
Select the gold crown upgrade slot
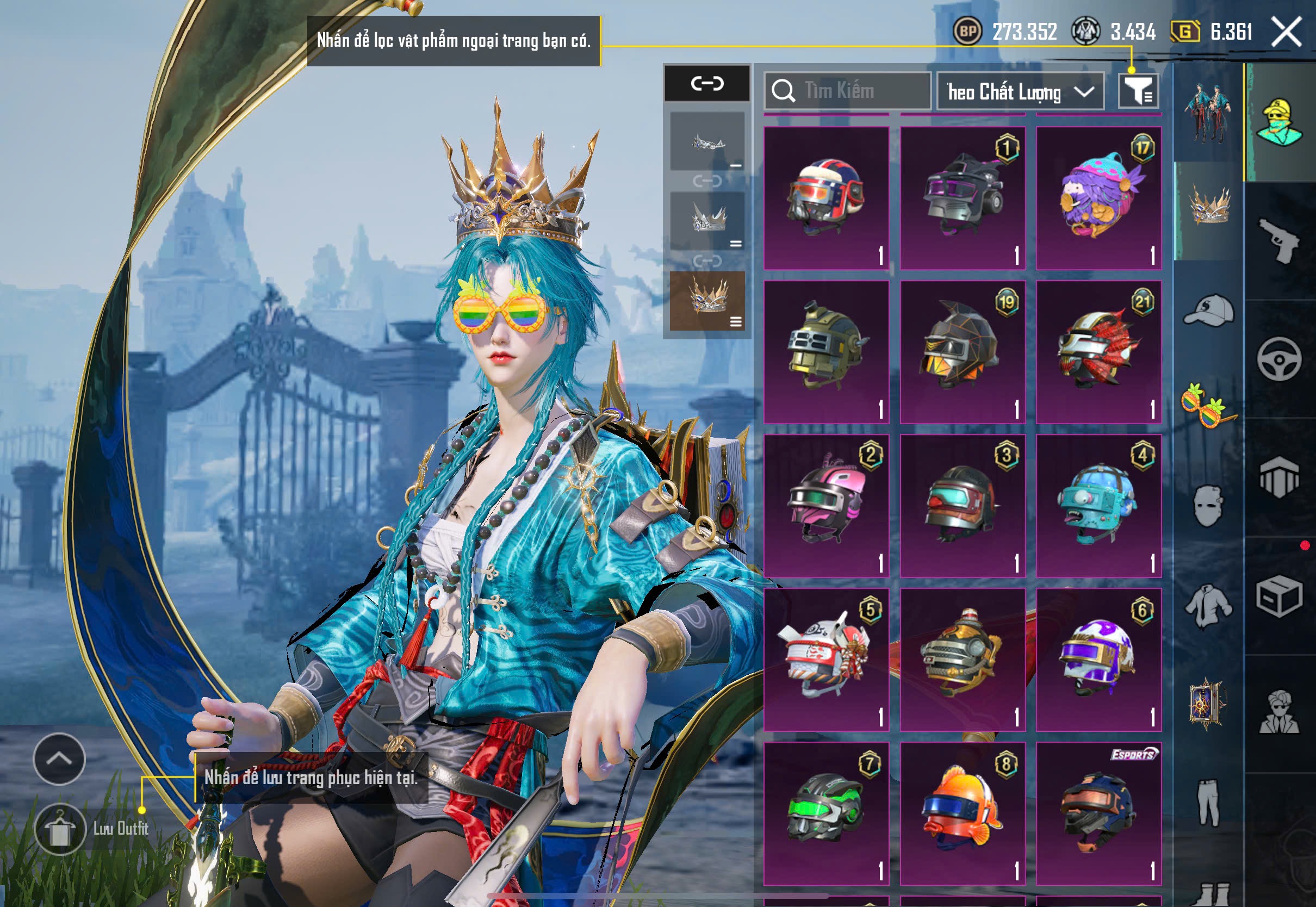point(707,301)
